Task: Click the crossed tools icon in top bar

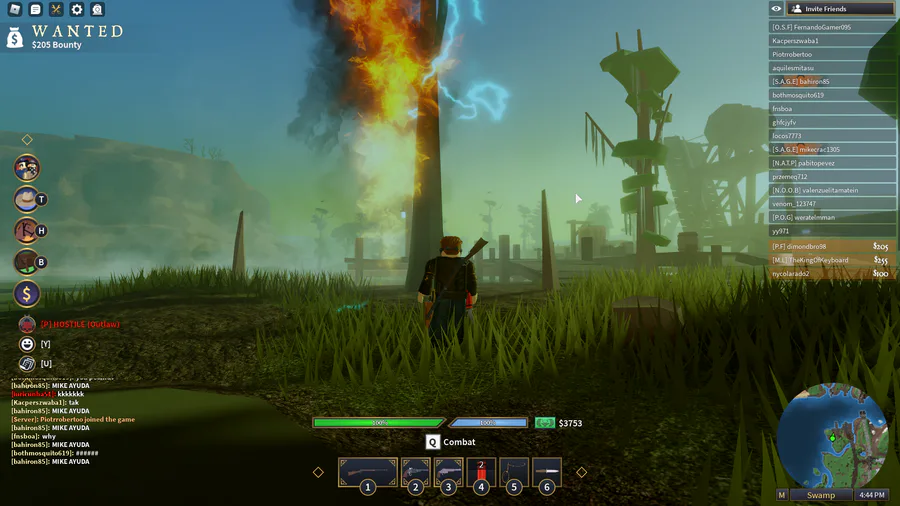Action: click(56, 9)
